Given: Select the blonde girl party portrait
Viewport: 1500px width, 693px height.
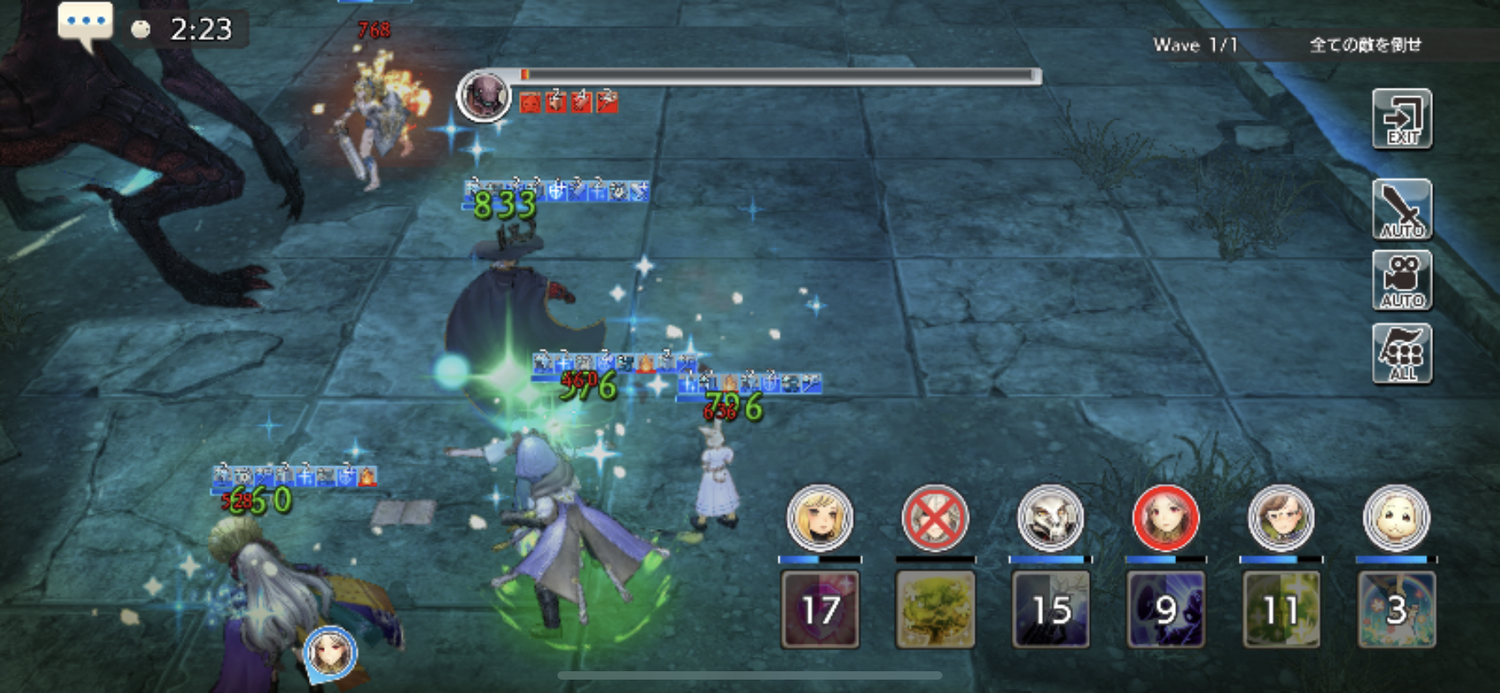Looking at the screenshot, I should click(x=820, y=518).
